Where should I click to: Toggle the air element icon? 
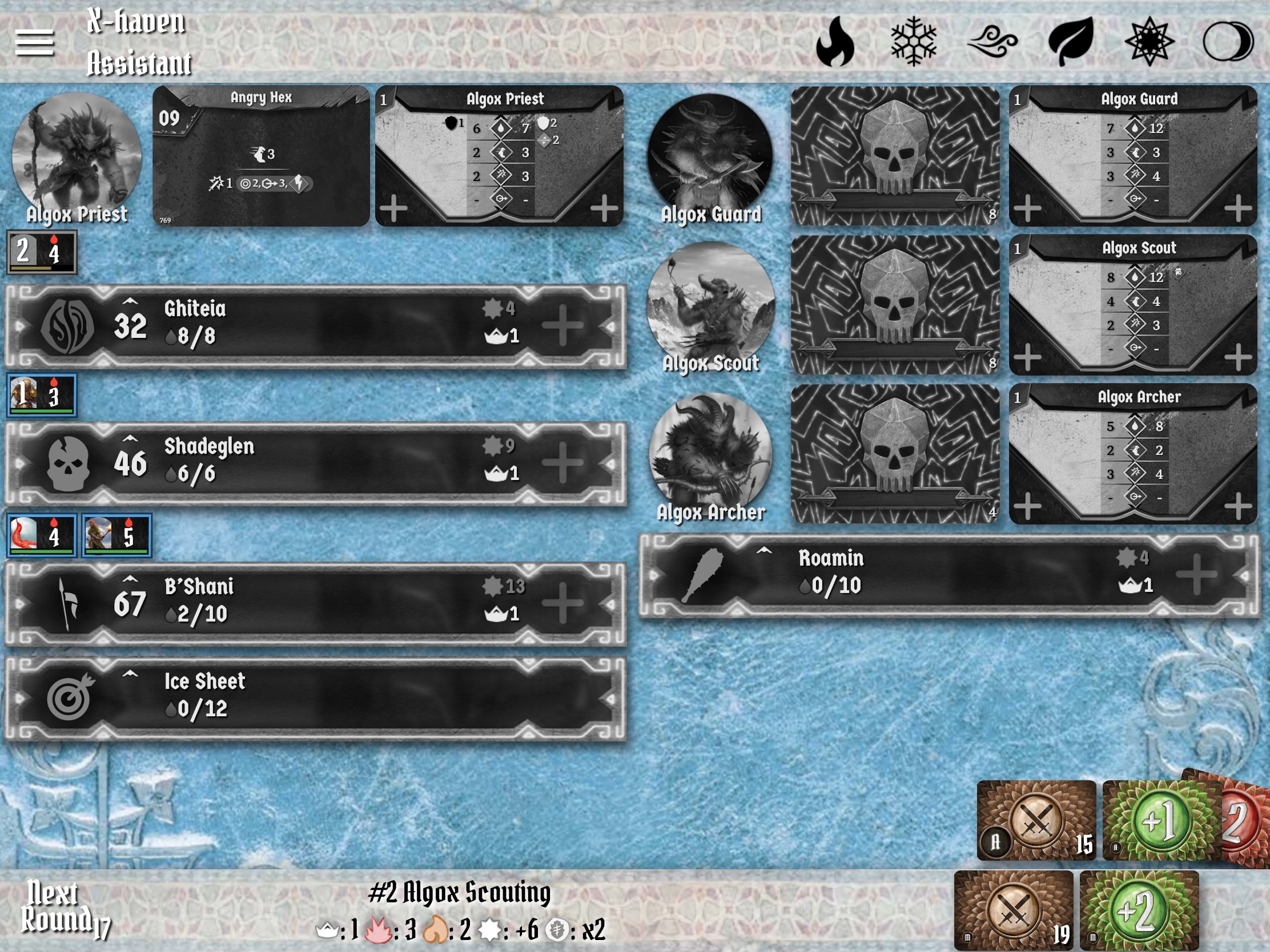coord(992,41)
